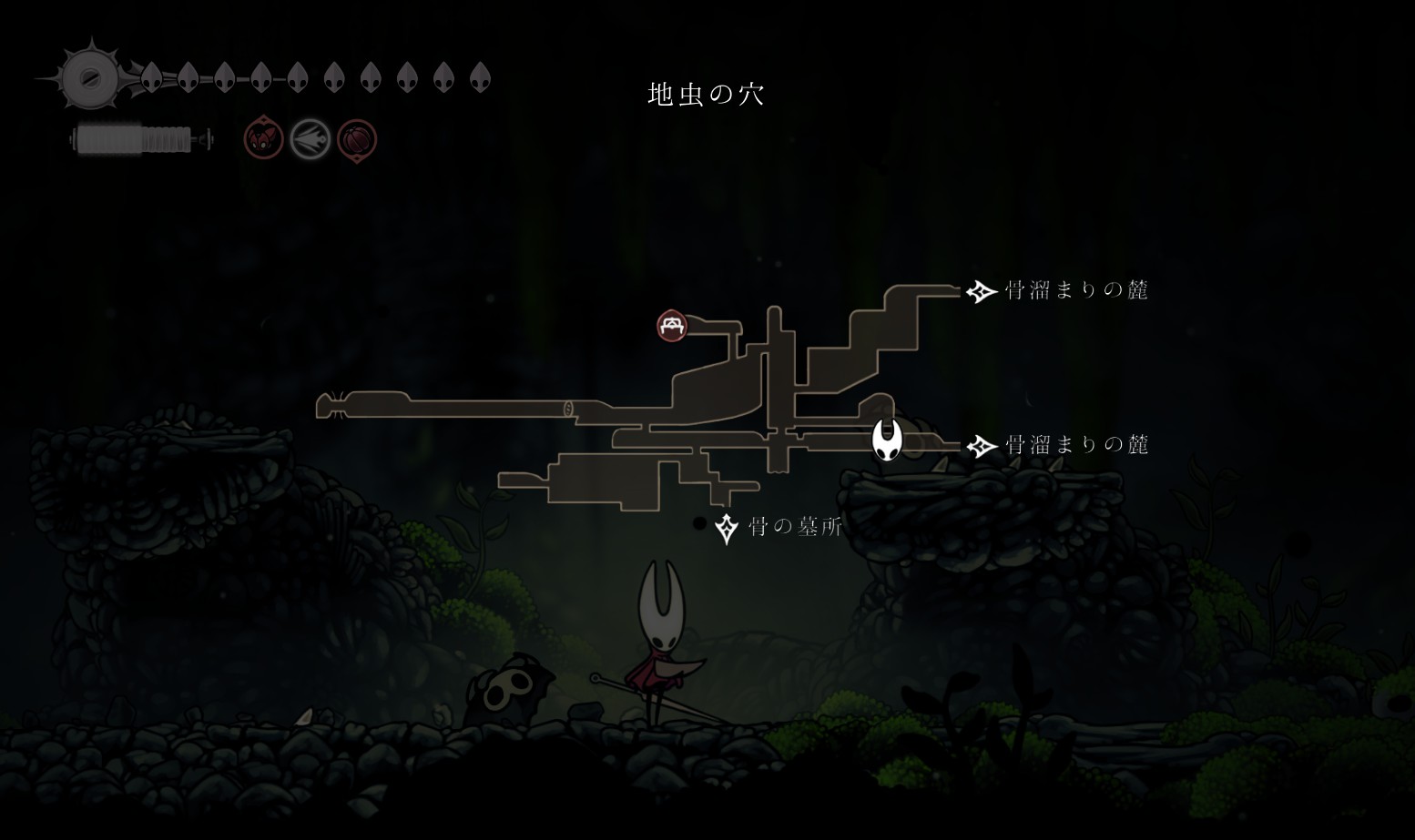This screenshot has width=1415, height=840.
Task: Select the 骨の墓所 exit marker
Action: point(726,528)
